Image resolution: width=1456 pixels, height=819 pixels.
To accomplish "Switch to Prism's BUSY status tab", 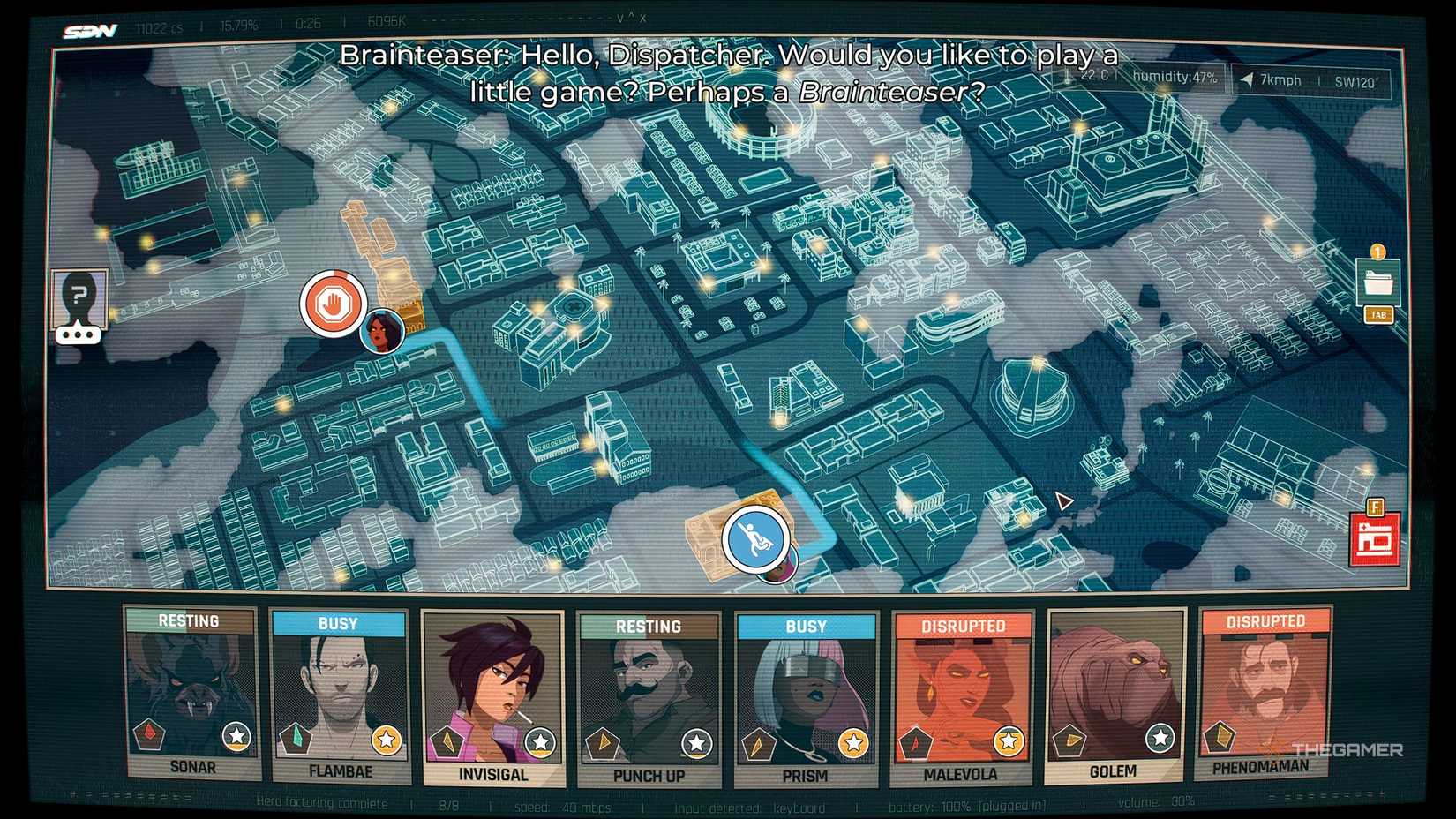I will [x=806, y=625].
